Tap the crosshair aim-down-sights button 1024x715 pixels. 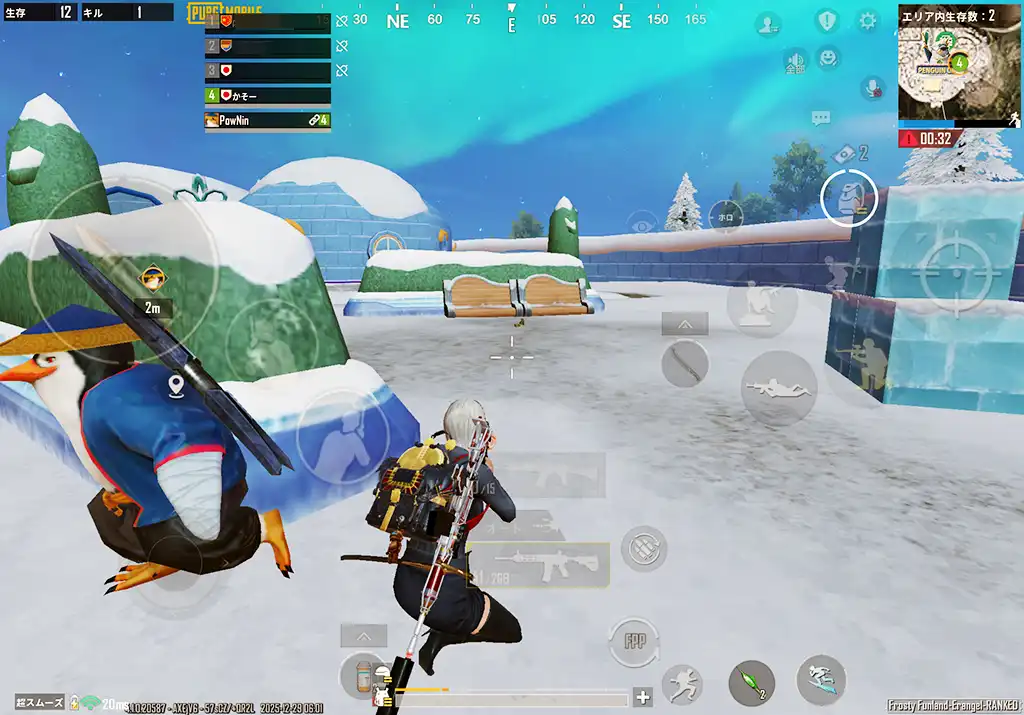pos(945,269)
